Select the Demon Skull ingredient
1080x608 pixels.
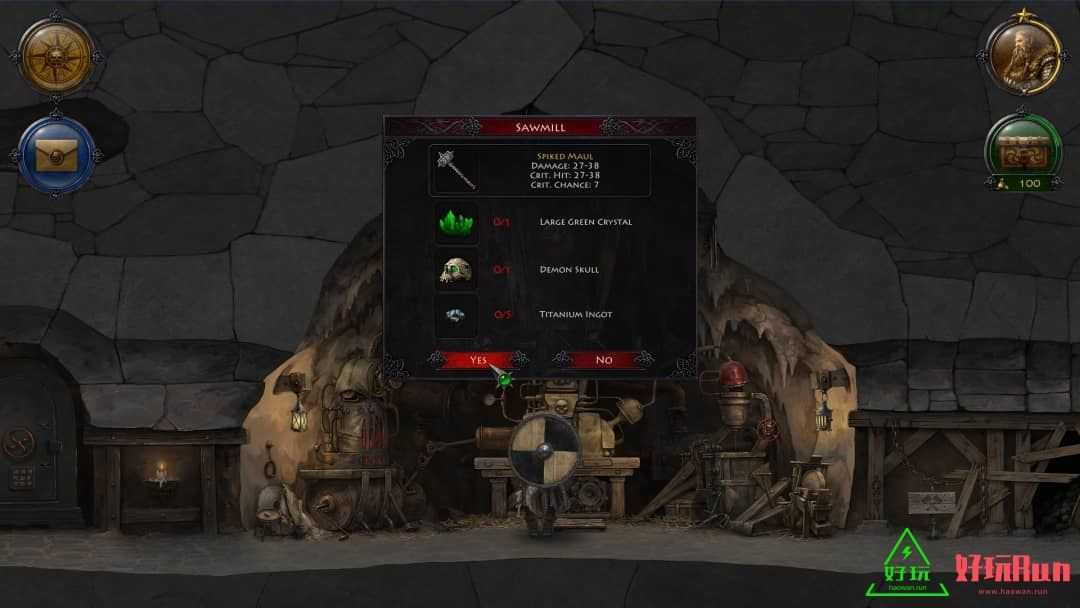(456, 269)
